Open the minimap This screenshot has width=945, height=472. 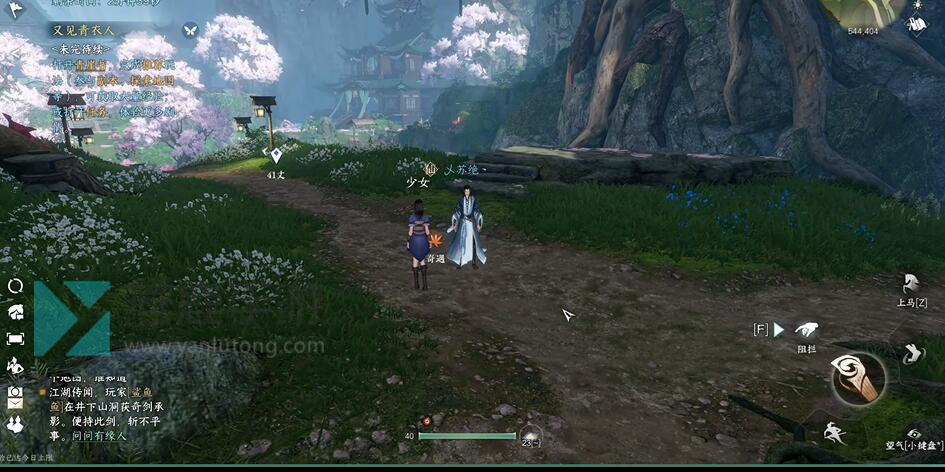pos(864,14)
